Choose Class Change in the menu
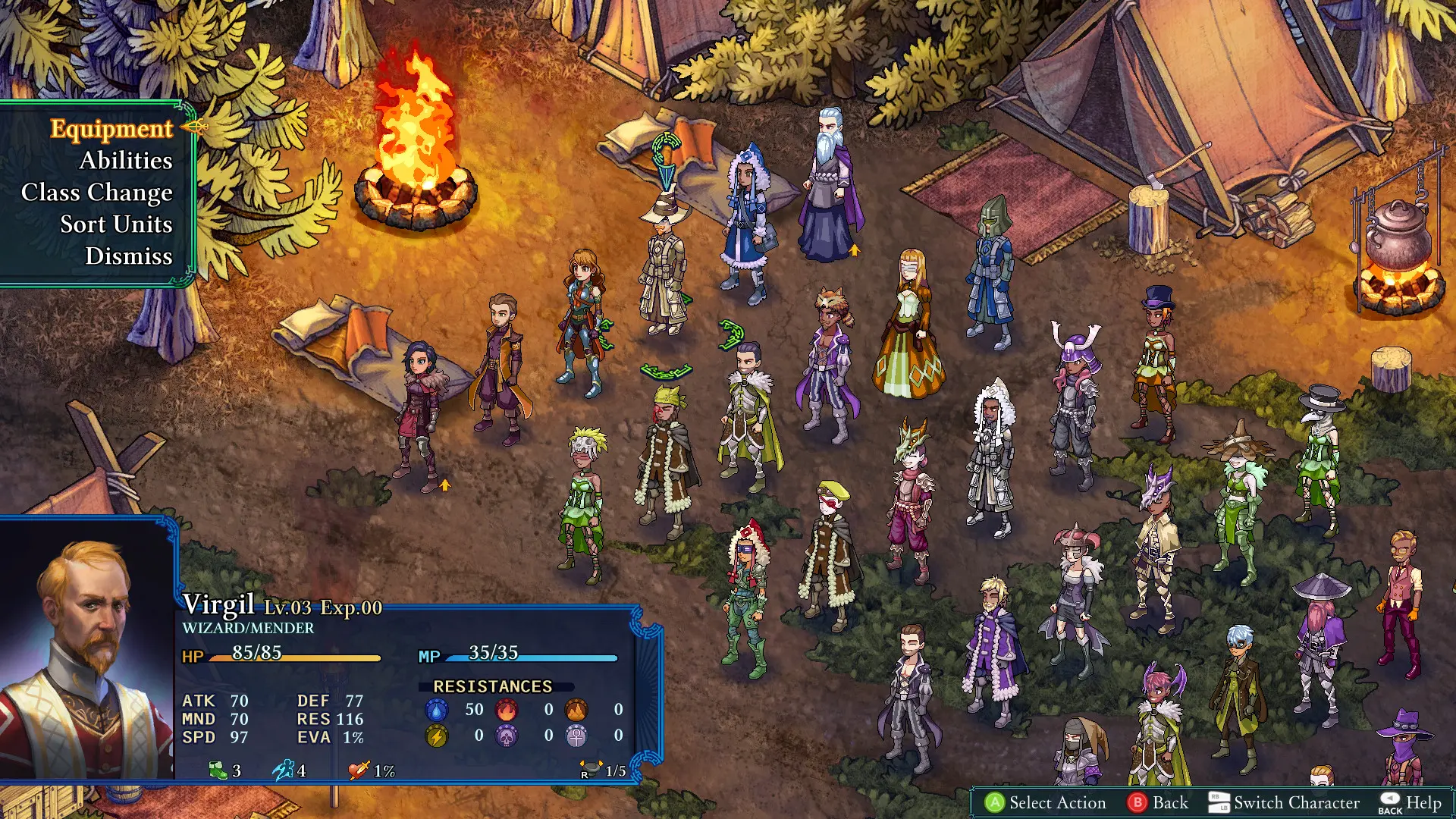 [x=98, y=193]
